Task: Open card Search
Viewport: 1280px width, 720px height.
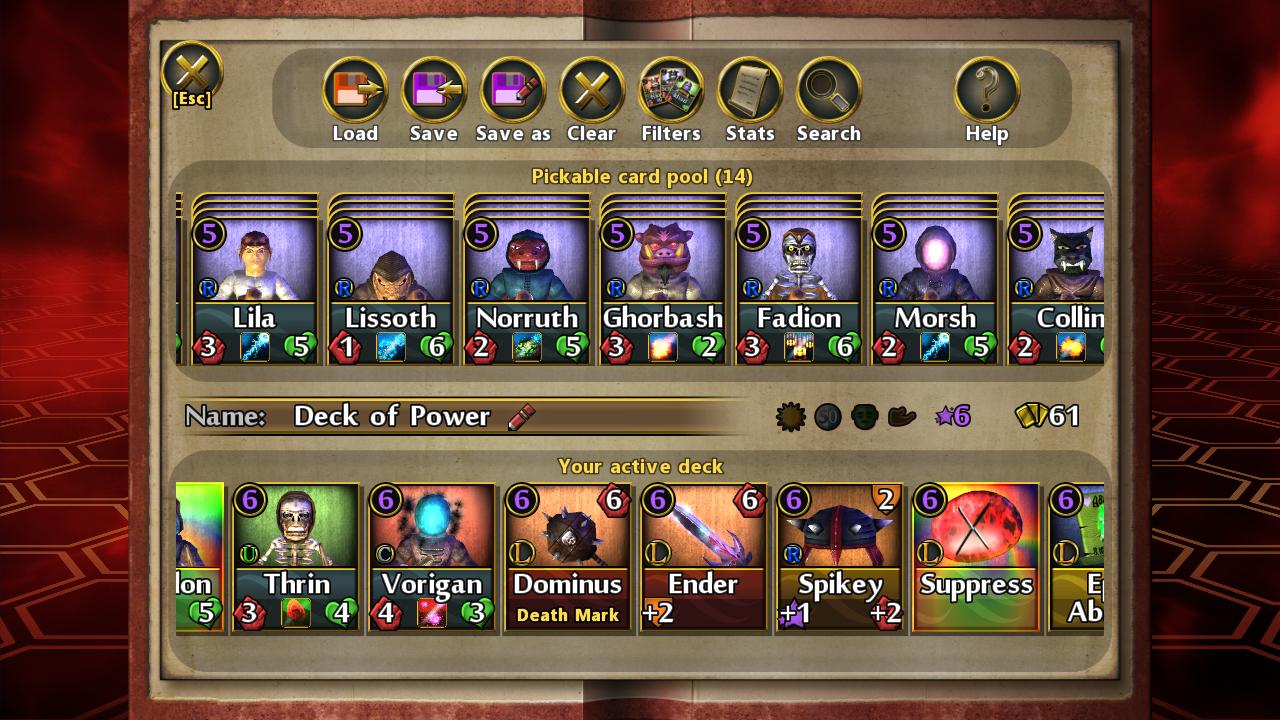Action: tap(829, 91)
